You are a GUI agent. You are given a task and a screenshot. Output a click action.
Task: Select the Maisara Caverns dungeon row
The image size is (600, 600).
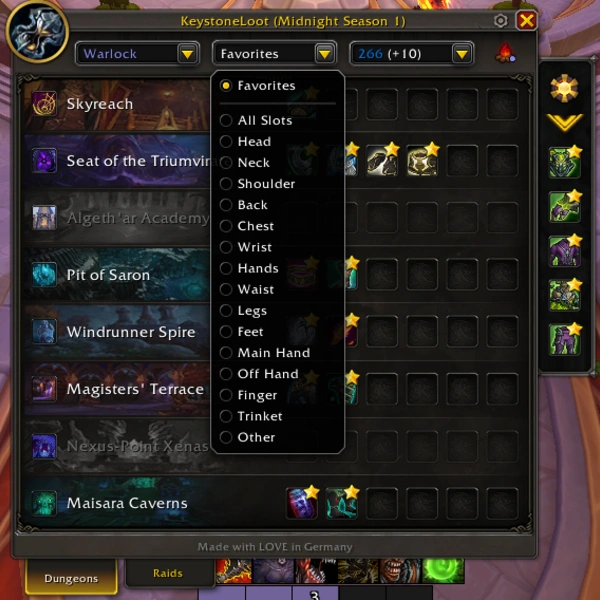(x=126, y=503)
